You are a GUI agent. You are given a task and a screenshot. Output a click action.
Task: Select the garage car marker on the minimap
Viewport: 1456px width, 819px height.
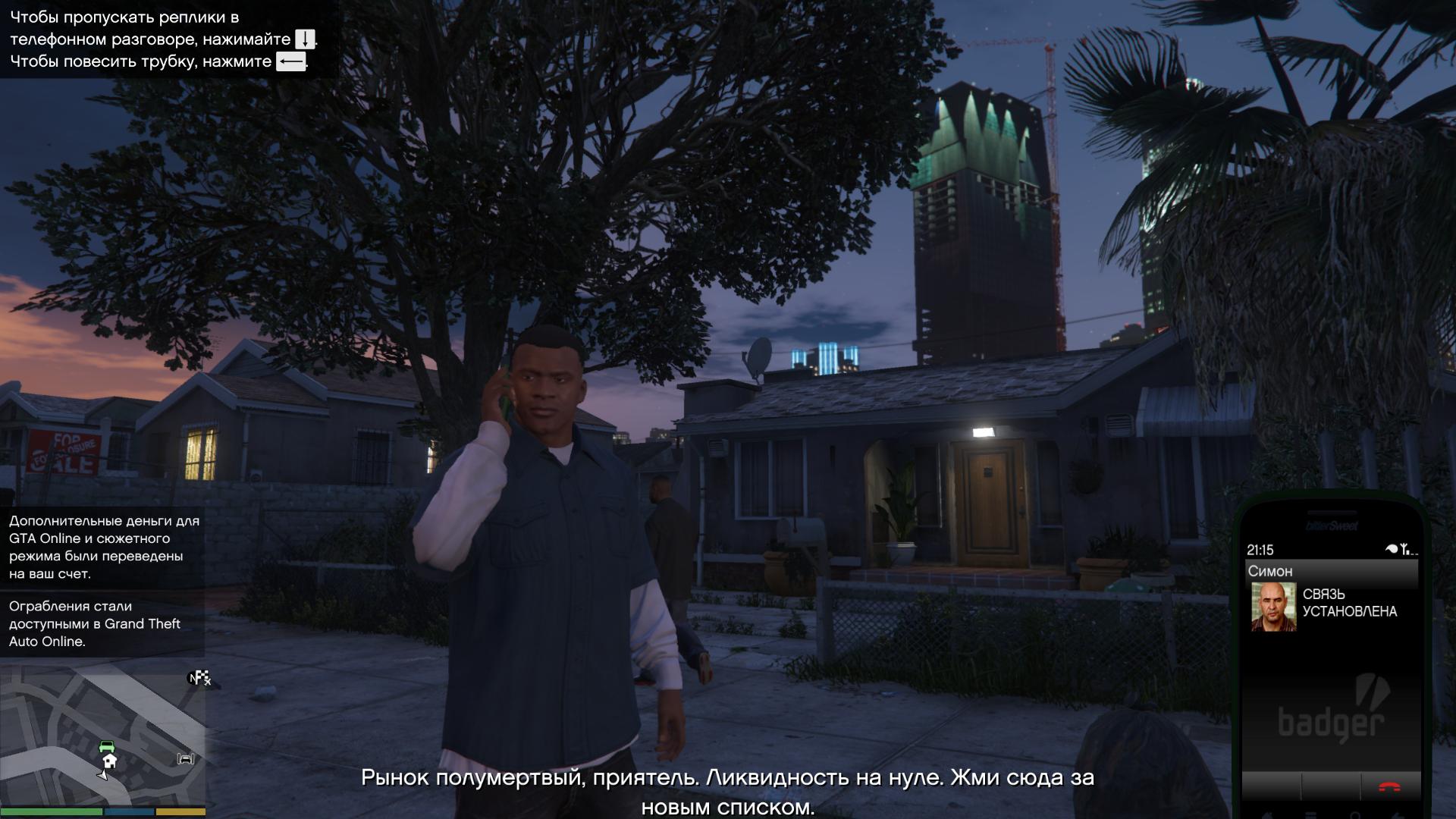(186, 758)
